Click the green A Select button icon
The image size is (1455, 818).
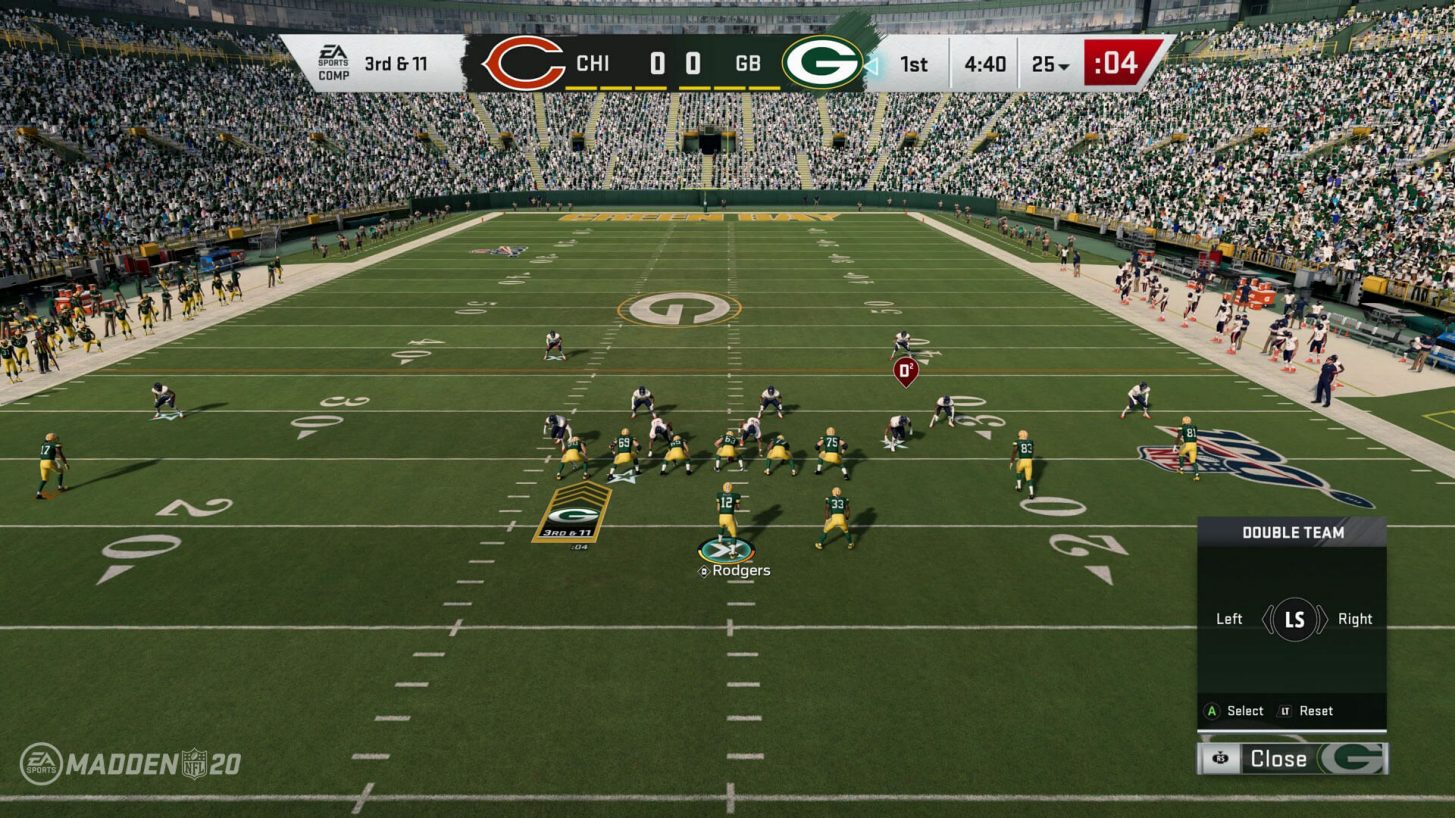[1209, 711]
